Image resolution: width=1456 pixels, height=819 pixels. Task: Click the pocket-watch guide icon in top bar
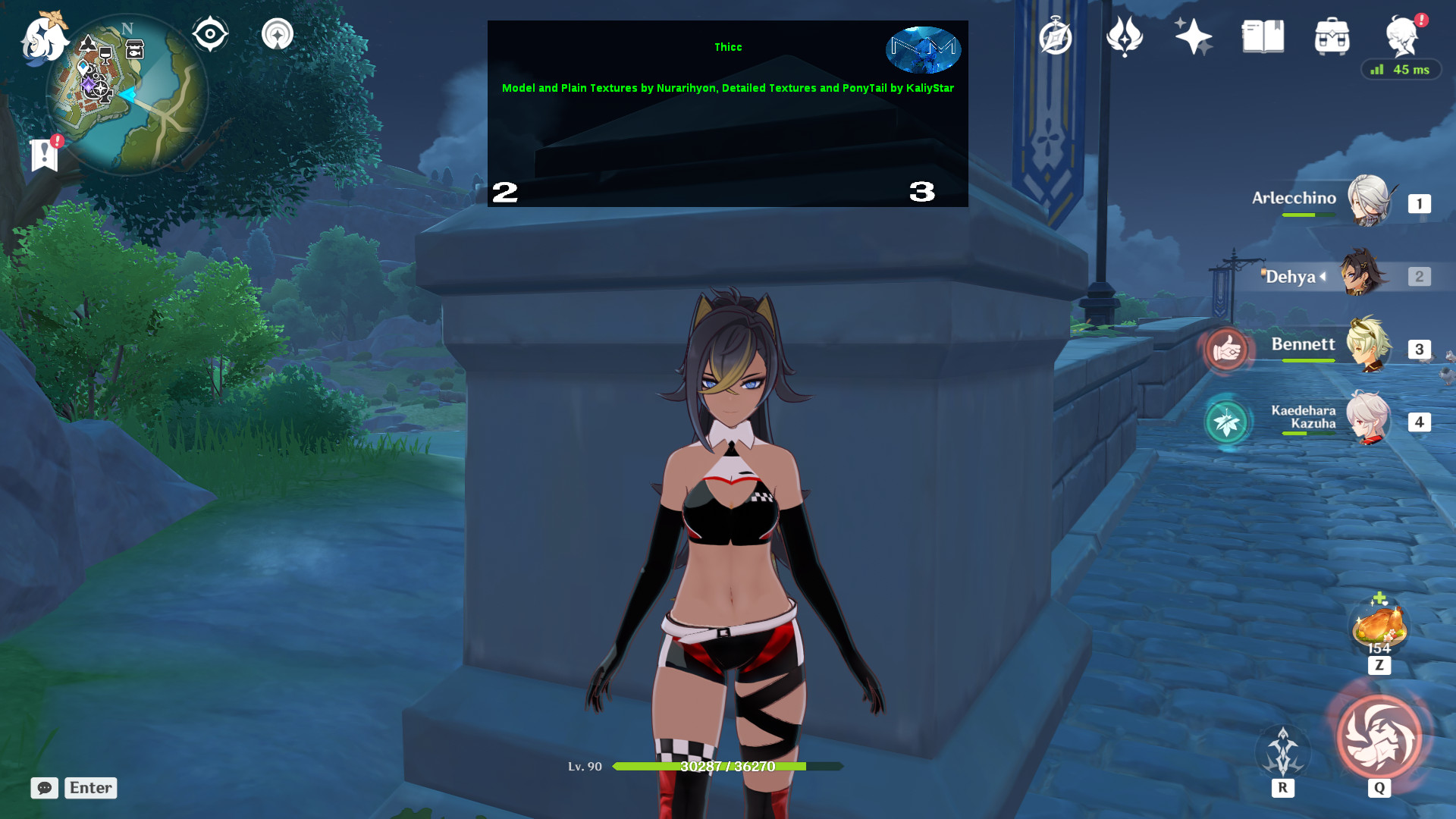click(x=1056, y=36)
